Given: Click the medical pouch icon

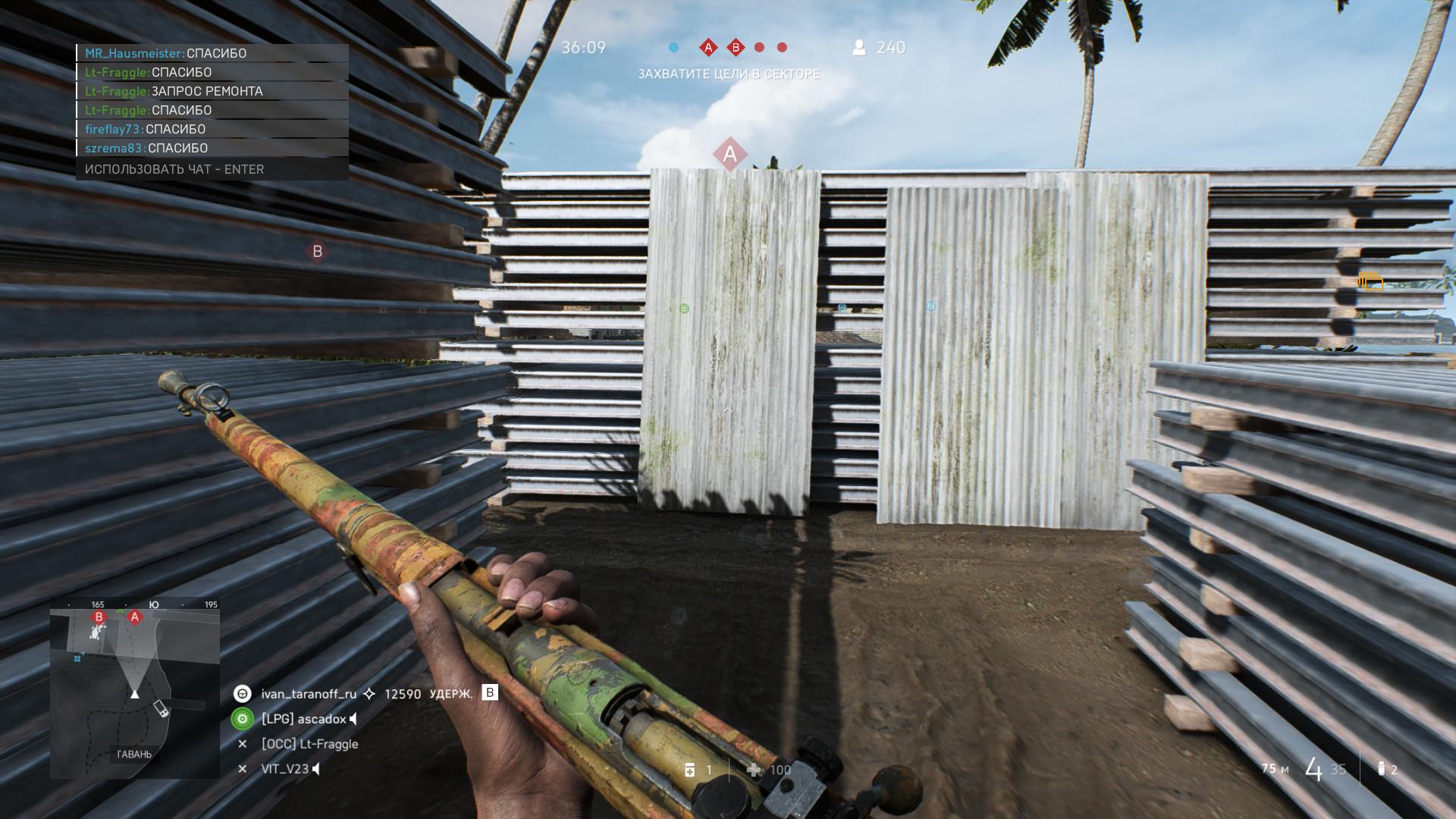Looking at the screenshot, I should [689, 770].
